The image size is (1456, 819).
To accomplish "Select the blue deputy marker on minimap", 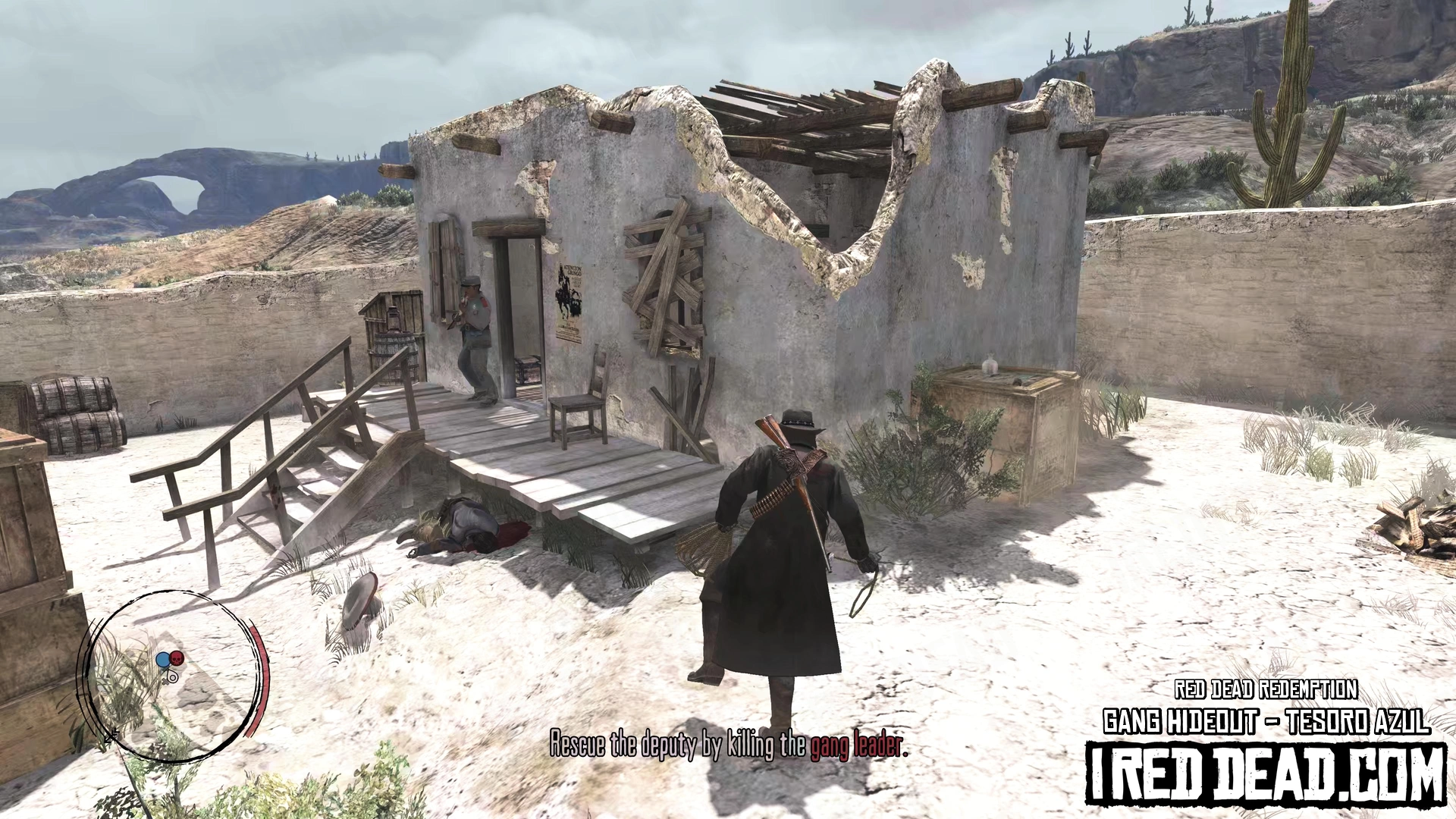I will click(x=162, y=660).
